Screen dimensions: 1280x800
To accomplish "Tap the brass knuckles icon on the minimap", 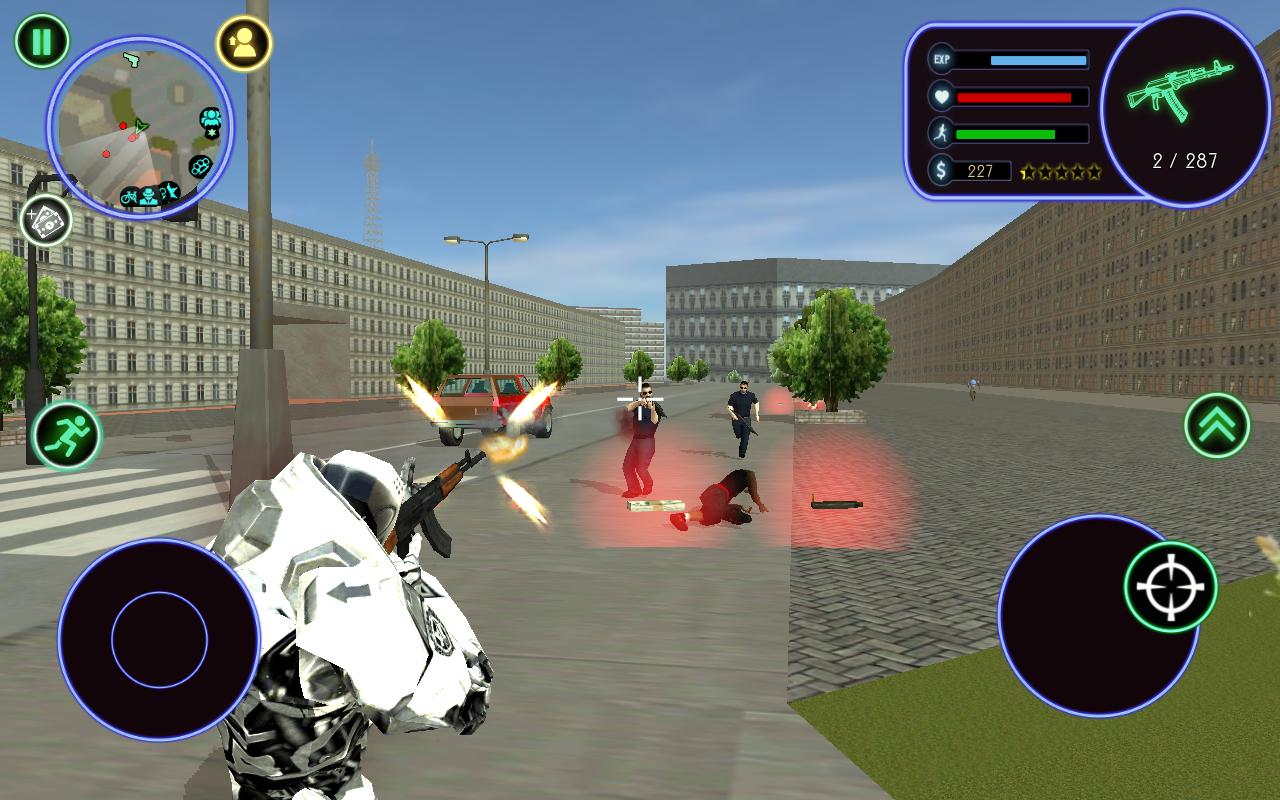I will 202,167.
